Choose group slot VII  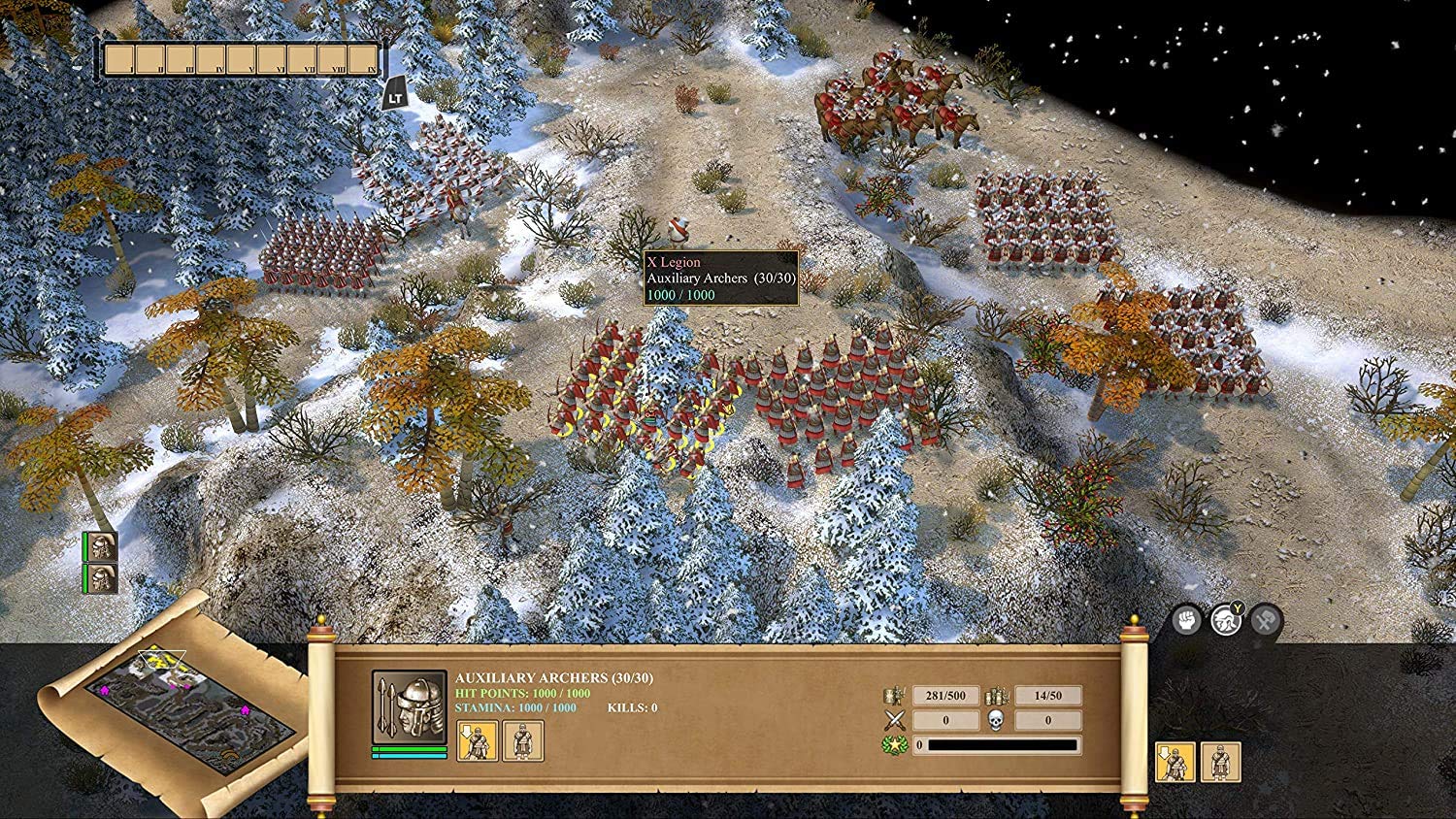coord(303,60)
